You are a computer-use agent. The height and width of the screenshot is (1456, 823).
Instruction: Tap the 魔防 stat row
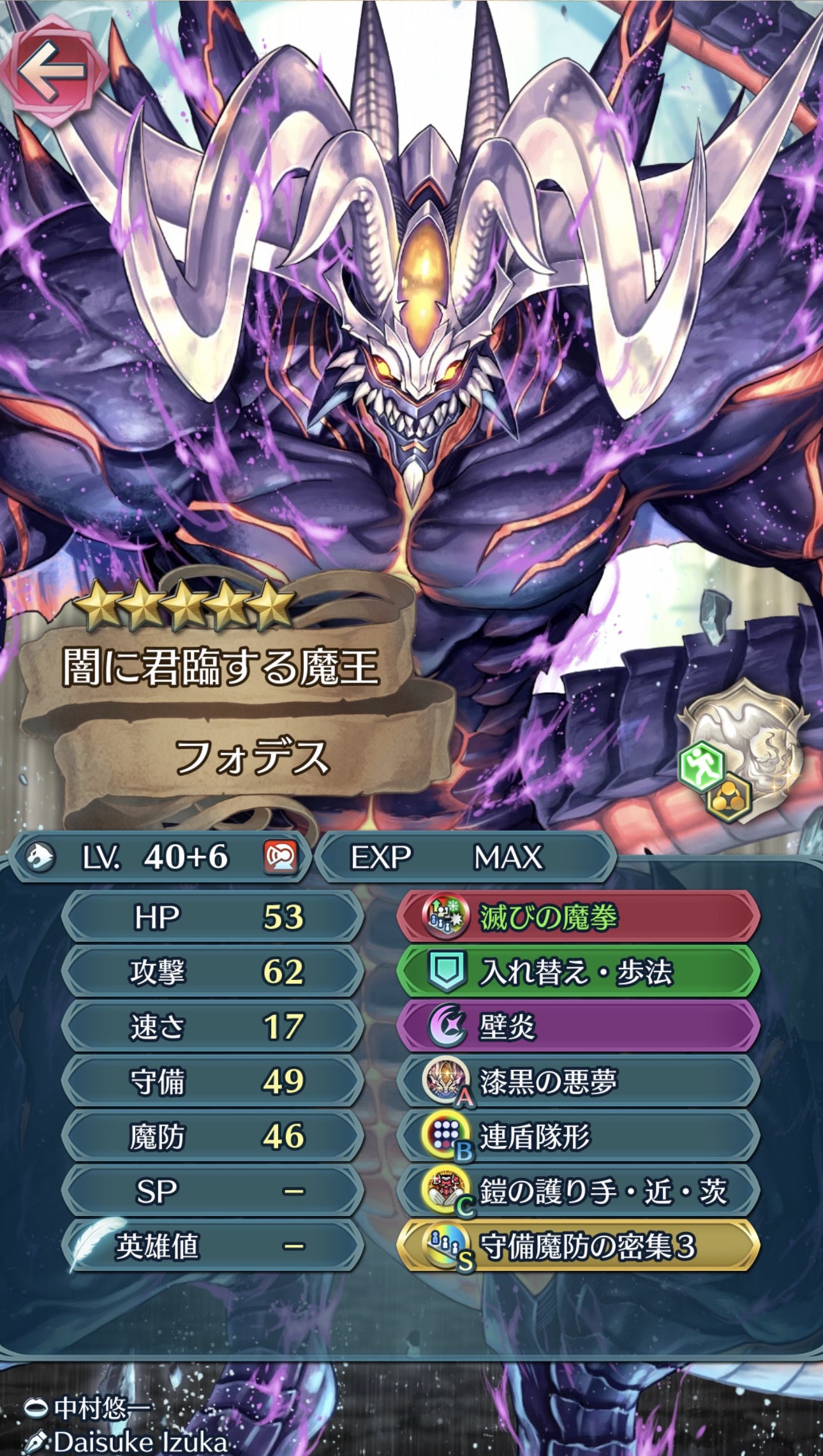(x=214, y=1136)
